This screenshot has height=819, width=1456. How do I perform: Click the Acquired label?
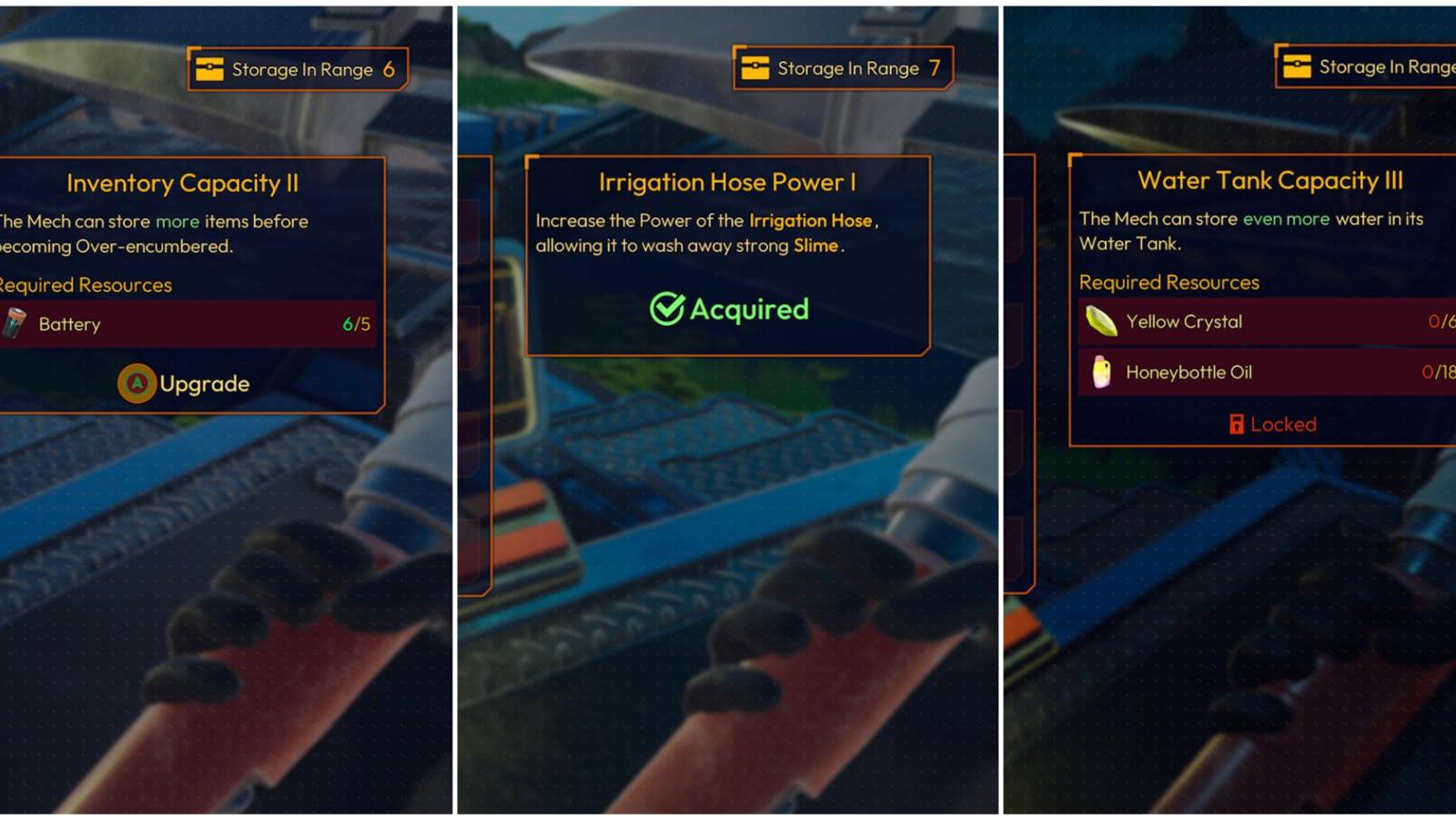[749, 308]
